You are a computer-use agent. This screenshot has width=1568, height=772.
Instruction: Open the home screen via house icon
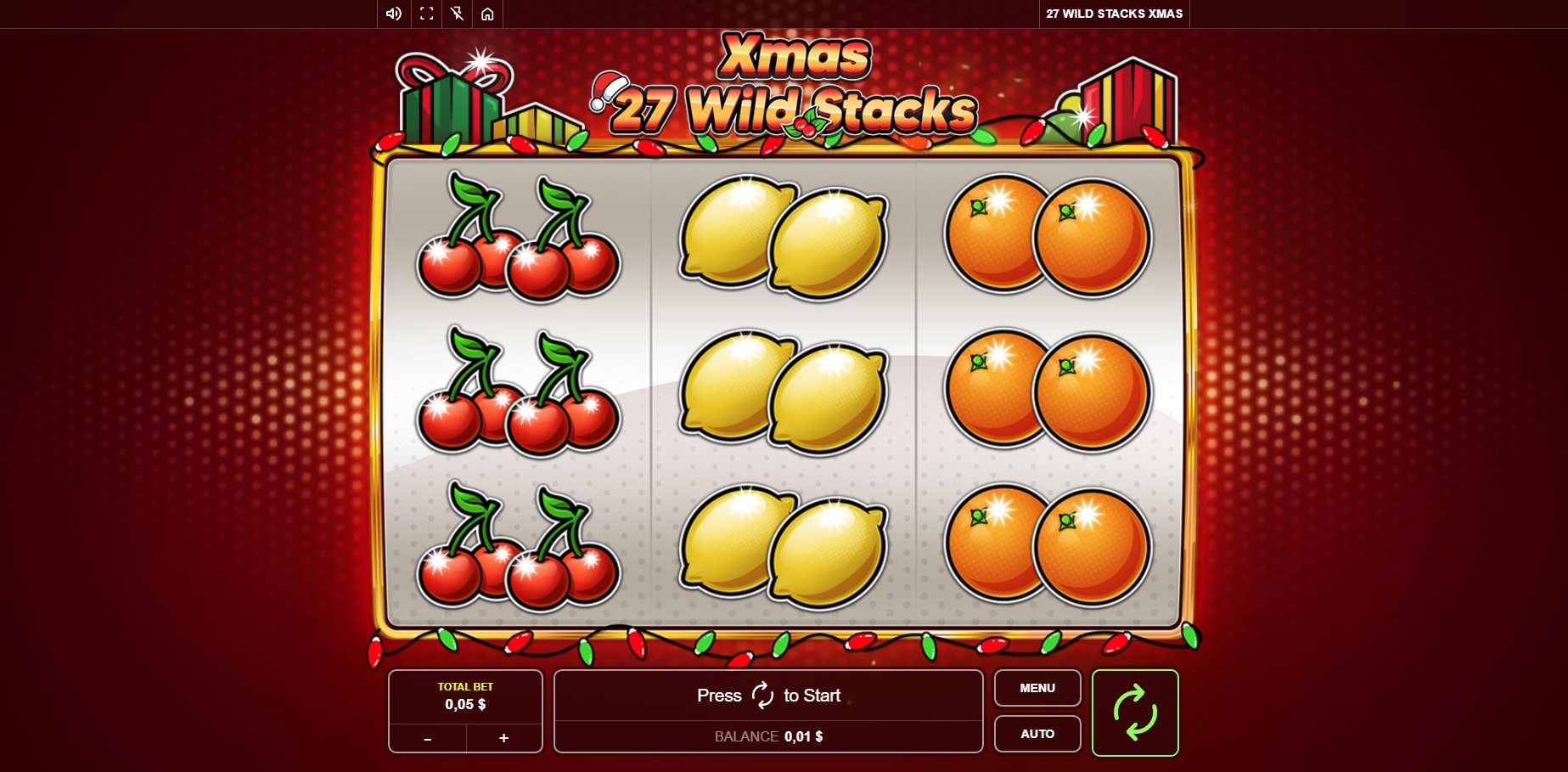point(487,13)
